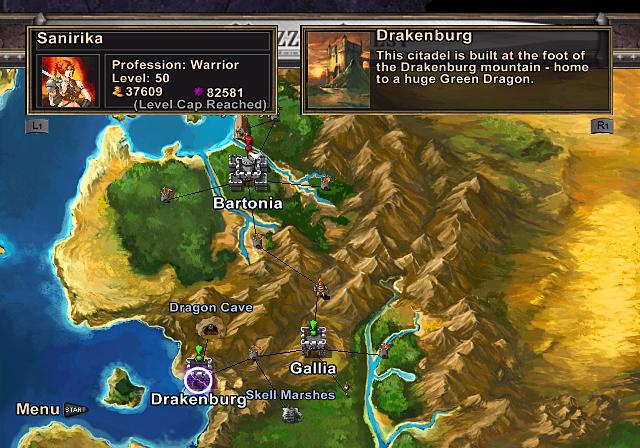Open Sanirika's hero portrait
The image size is (640, 448).
[66, 80]
